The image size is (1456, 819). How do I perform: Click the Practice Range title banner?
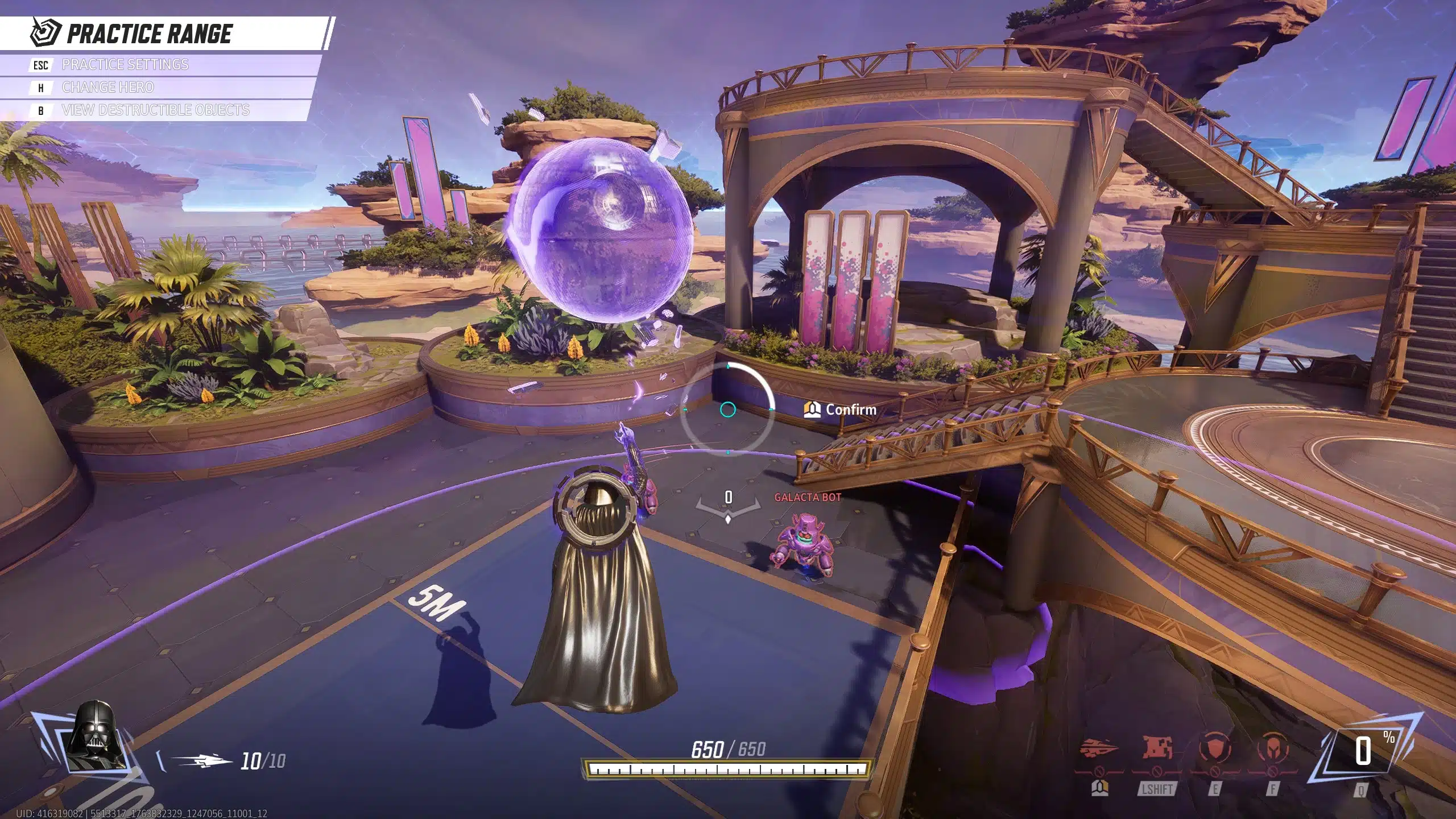point(149,34)
